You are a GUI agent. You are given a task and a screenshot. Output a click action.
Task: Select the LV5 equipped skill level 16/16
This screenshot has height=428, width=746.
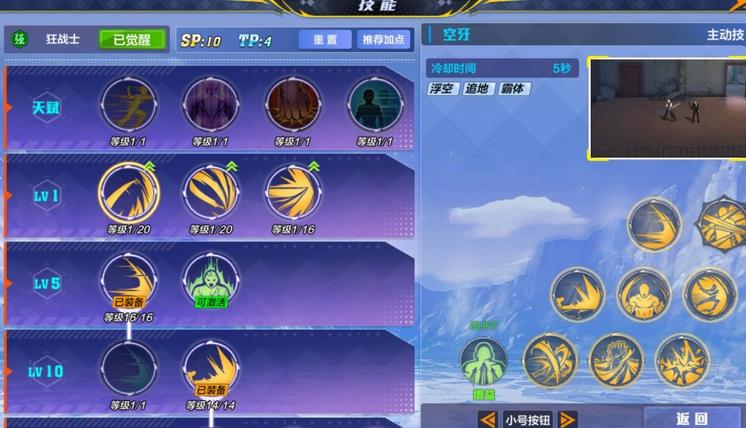tap(128, 278)
